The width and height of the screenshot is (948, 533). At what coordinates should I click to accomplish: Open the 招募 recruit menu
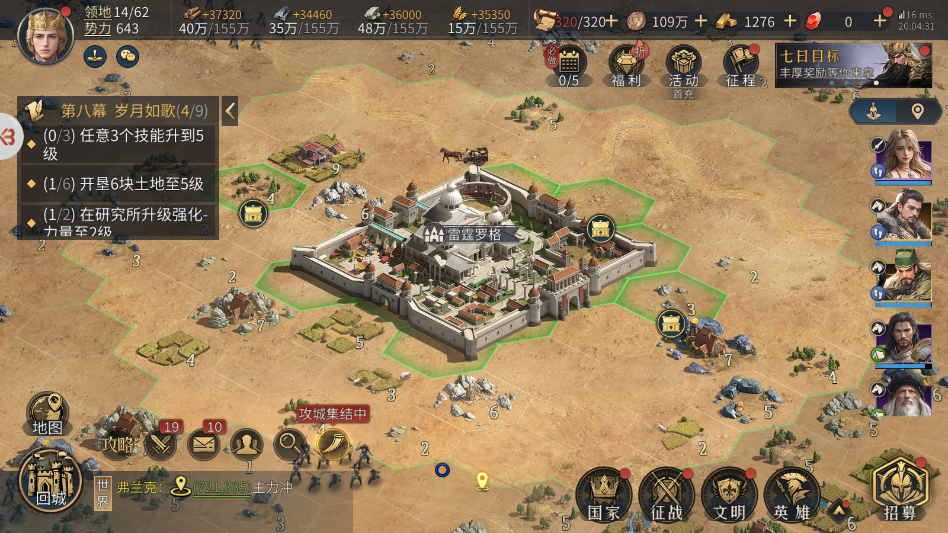[x=900, y=490]
